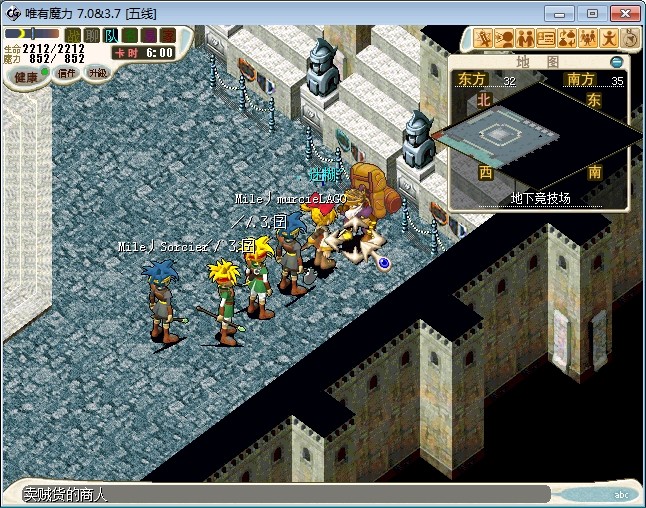Open the 信件 mail button
This screenshot has height=508, width=646.
pos(67,73)
